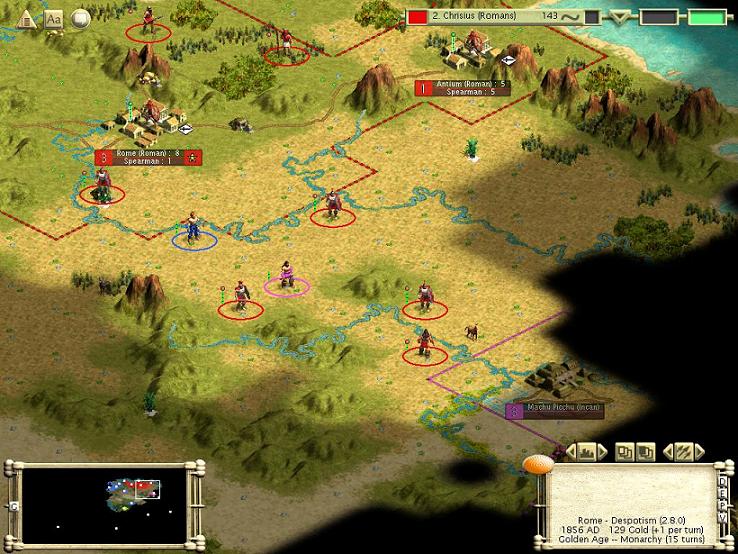Open the "D" diplomacy side button
Screen dimensions: 738x554
tap(723, 480)
